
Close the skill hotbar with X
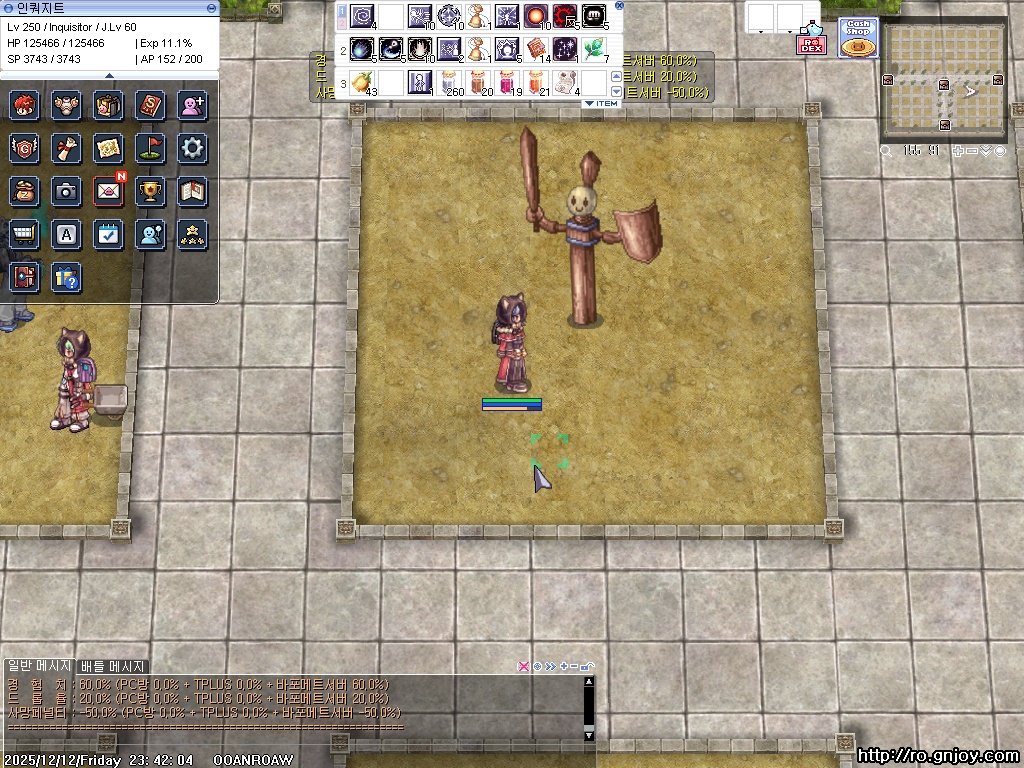(619, 6)
